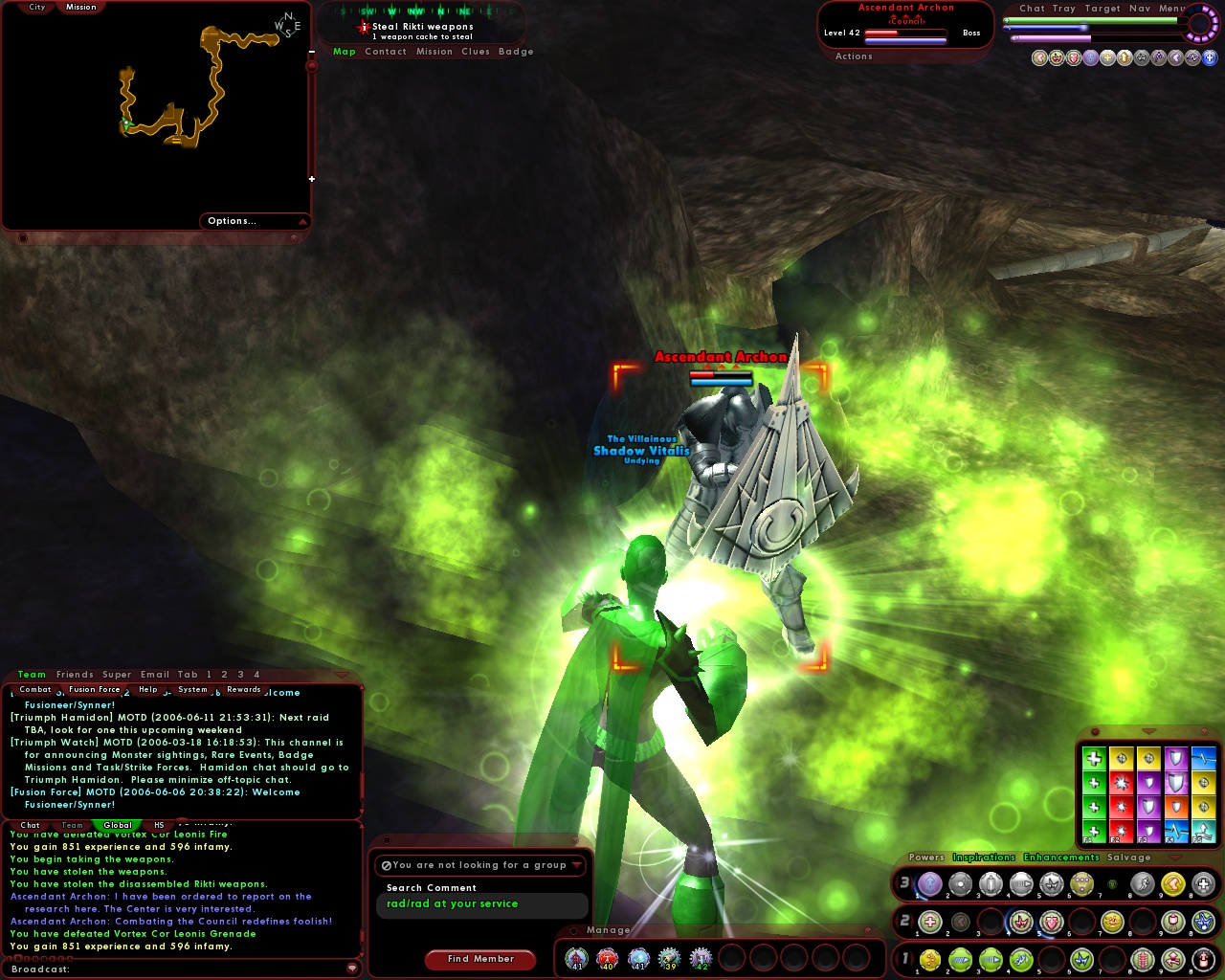Click the first buff icon below the health bars
This screenshot has height=980, width=1225.
(x=1040, y=57)
